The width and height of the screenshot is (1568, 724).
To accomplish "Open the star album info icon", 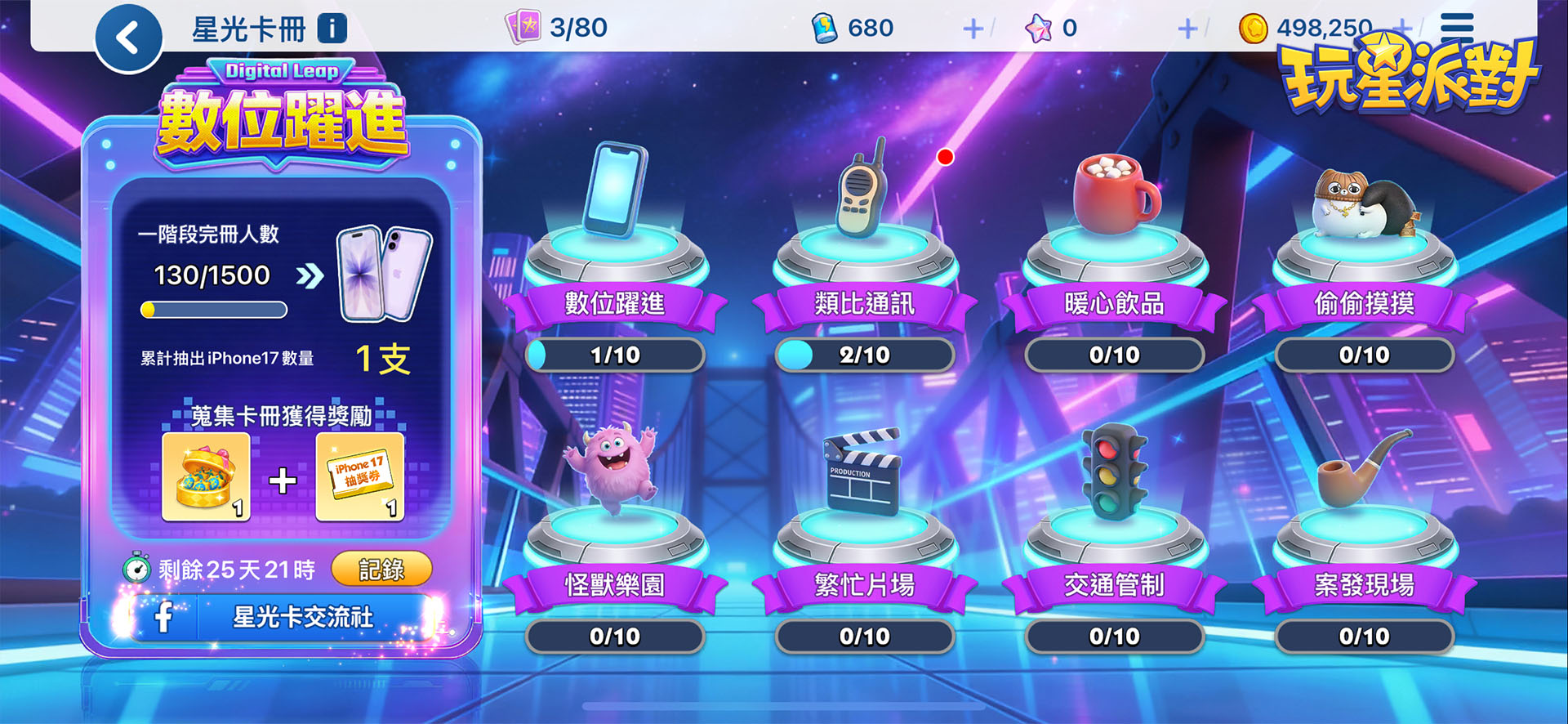I will [x=332, y=29].
